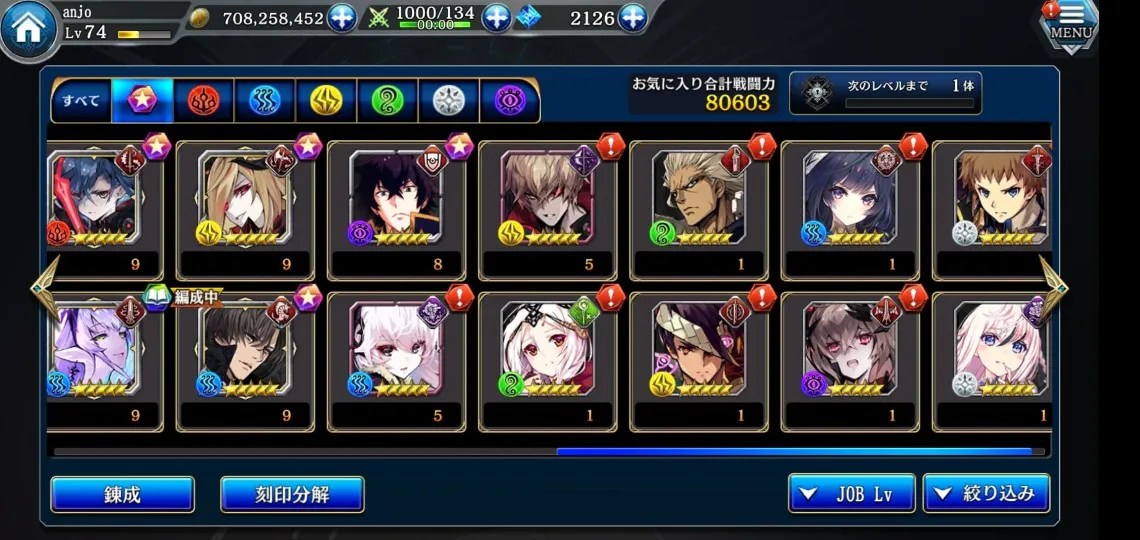Filter units by purple dark element

pos(509,101)
